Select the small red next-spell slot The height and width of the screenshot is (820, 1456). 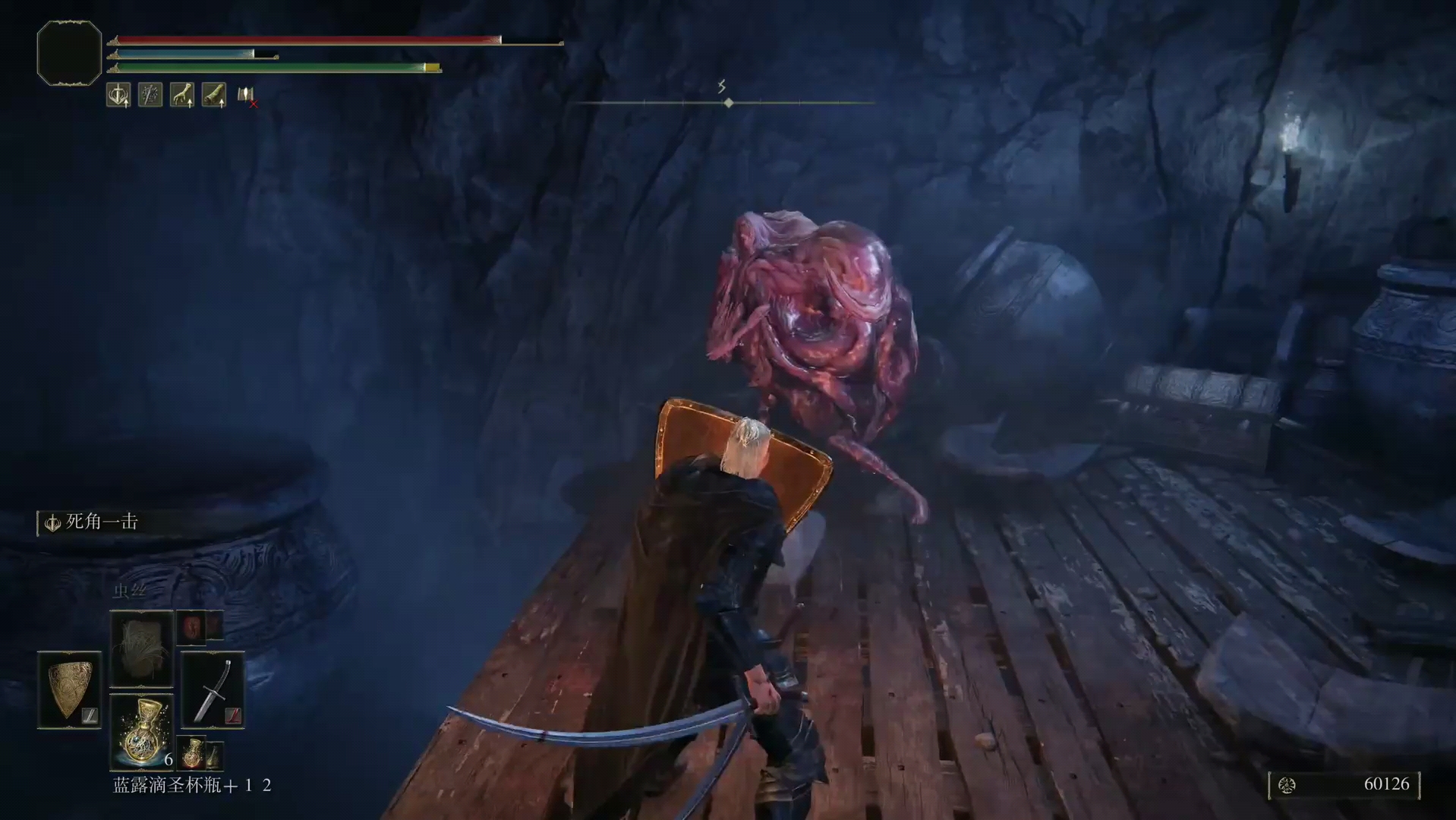click(191, 626)
